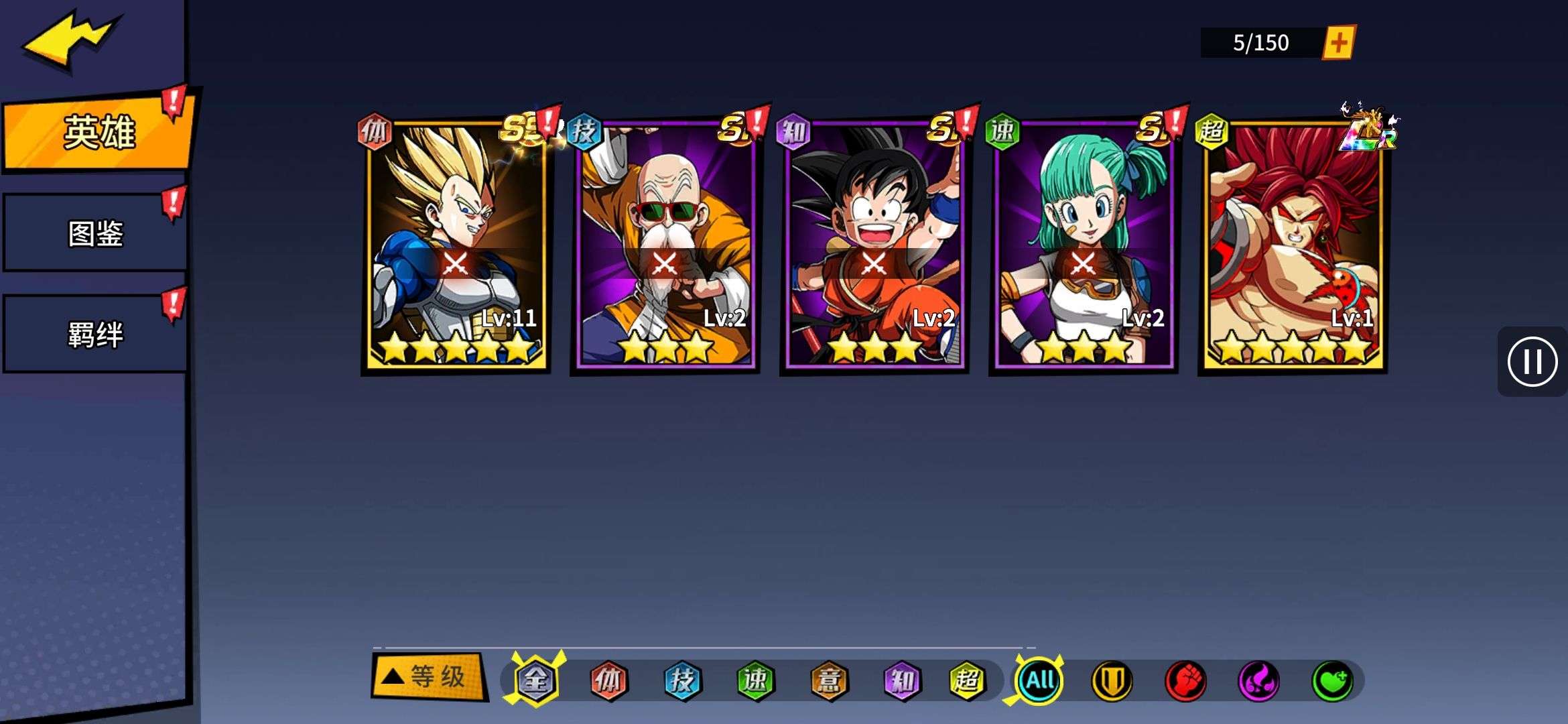
Task: Pick the Bulma hero card
Action: point(1084,245)
